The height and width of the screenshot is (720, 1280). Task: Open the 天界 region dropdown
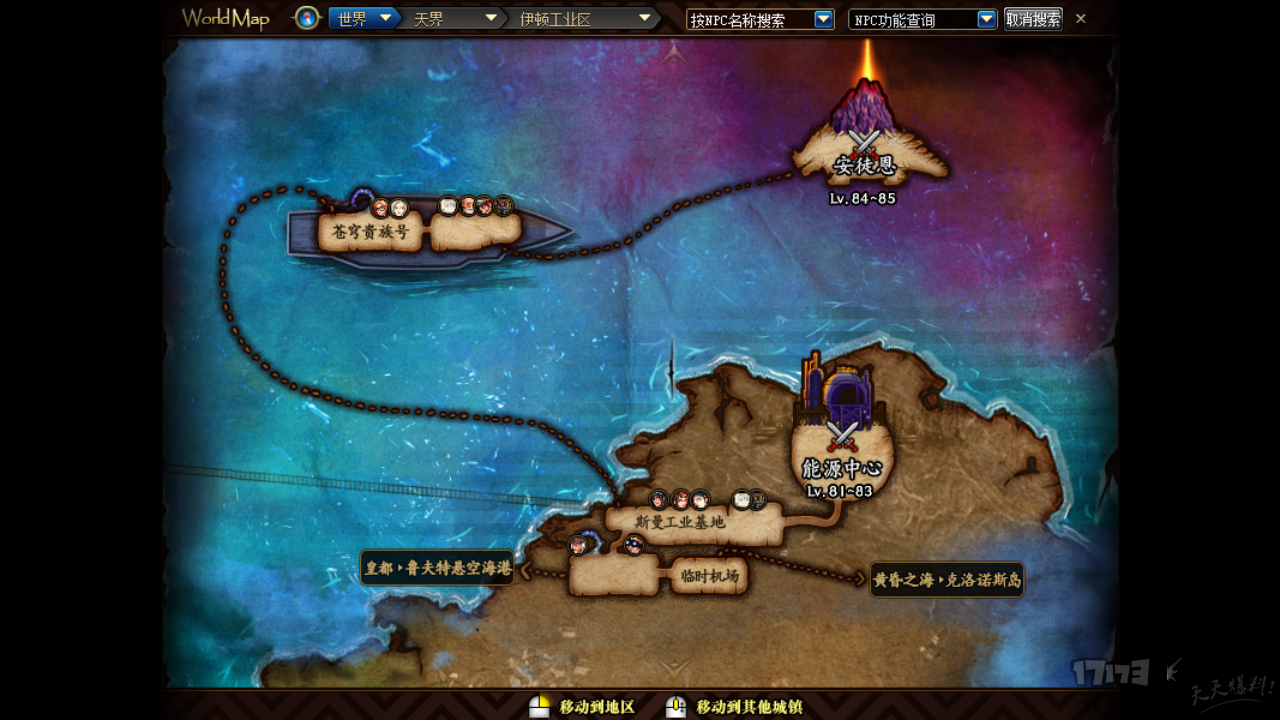point(491,18)
